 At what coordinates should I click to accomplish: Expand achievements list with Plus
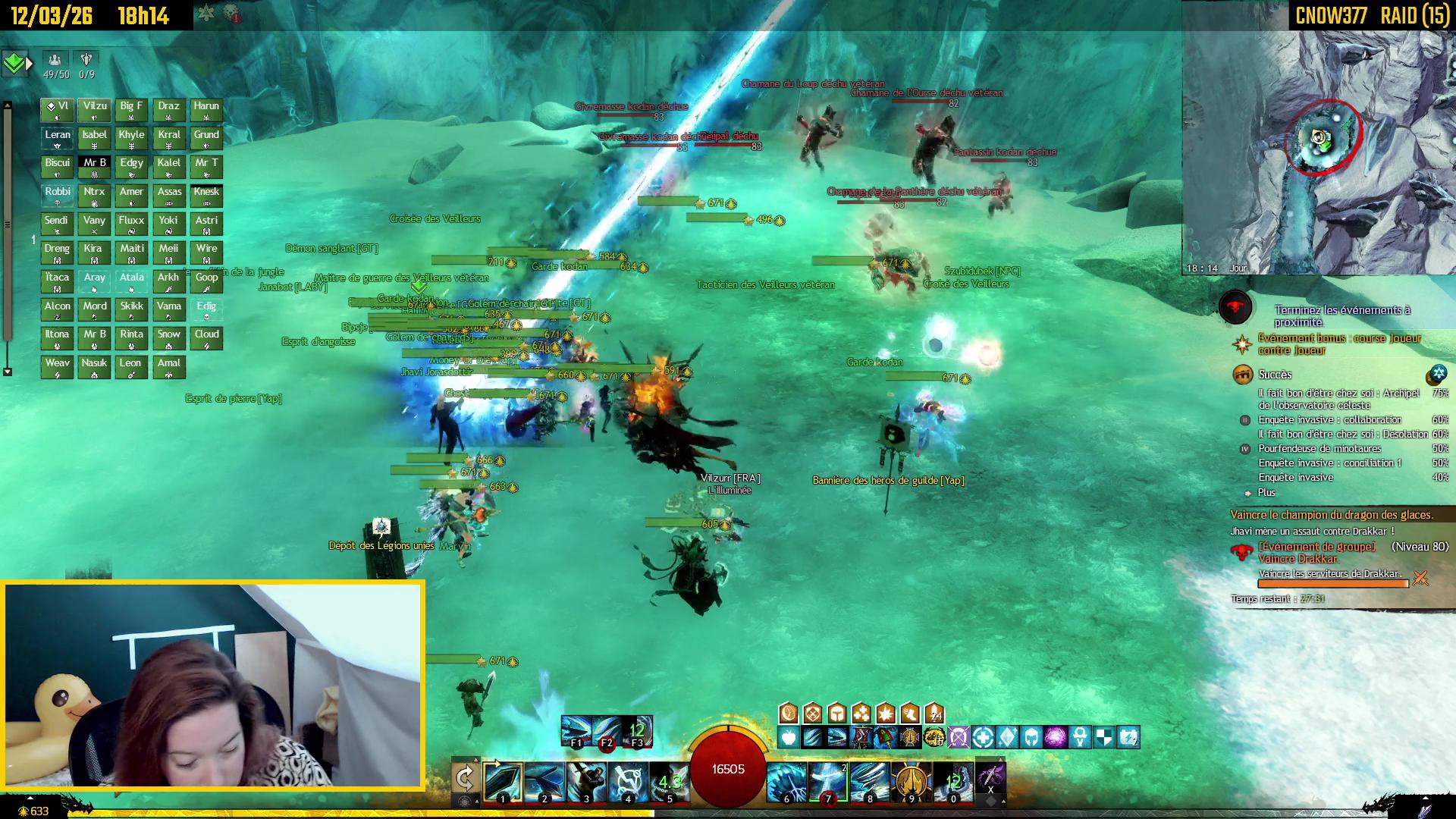[x=1266, y=493]
